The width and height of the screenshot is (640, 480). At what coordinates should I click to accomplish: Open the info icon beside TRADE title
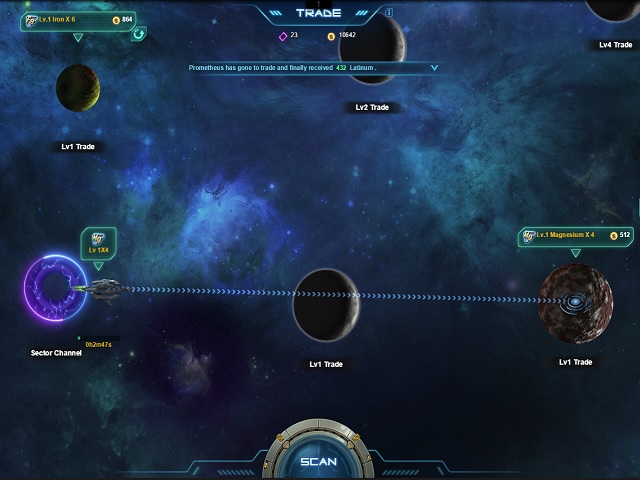(389, 13)
